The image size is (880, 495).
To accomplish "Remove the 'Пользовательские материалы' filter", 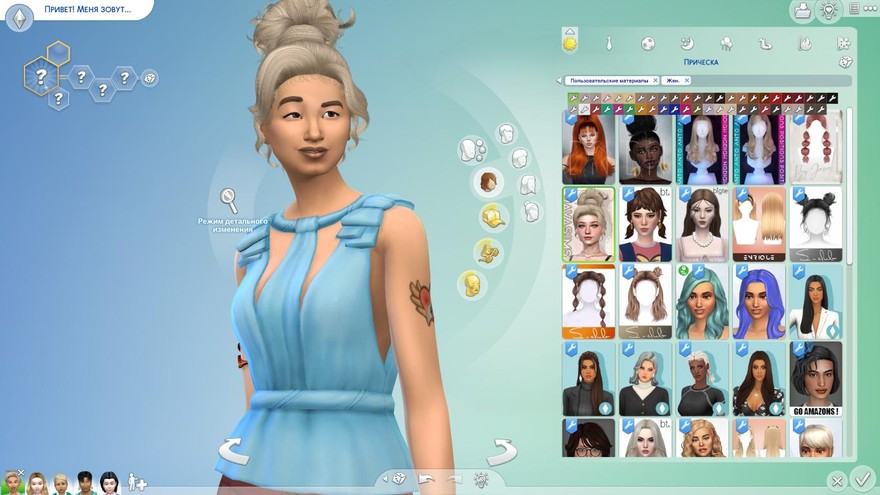I will click(x=655, y=80).
